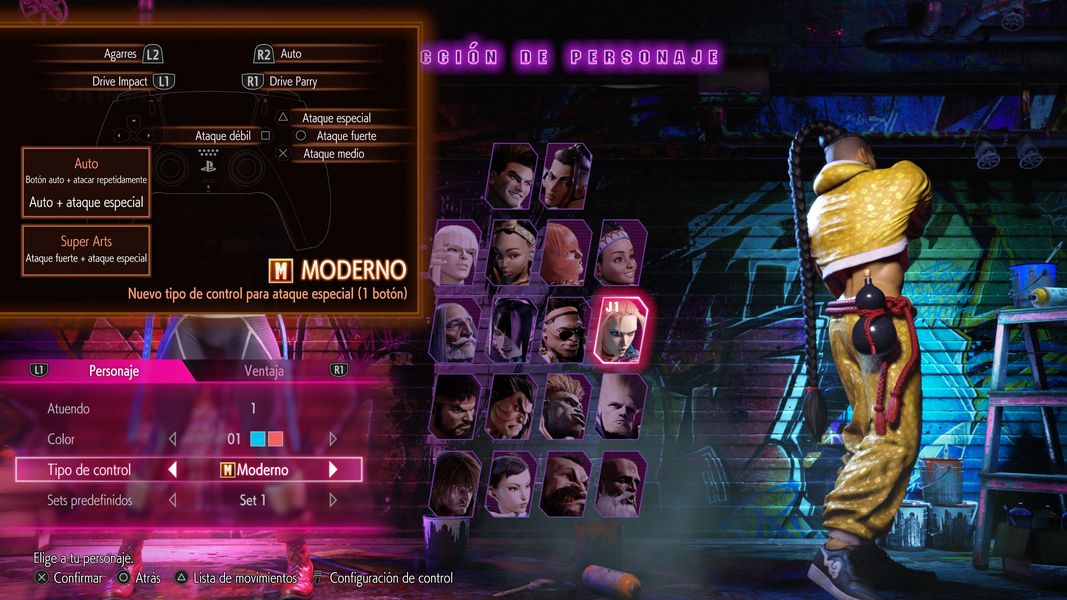The height and width of the screenshot is (600, 1067).
Task: Switch to the Ventaja tab
Action: 264,371
